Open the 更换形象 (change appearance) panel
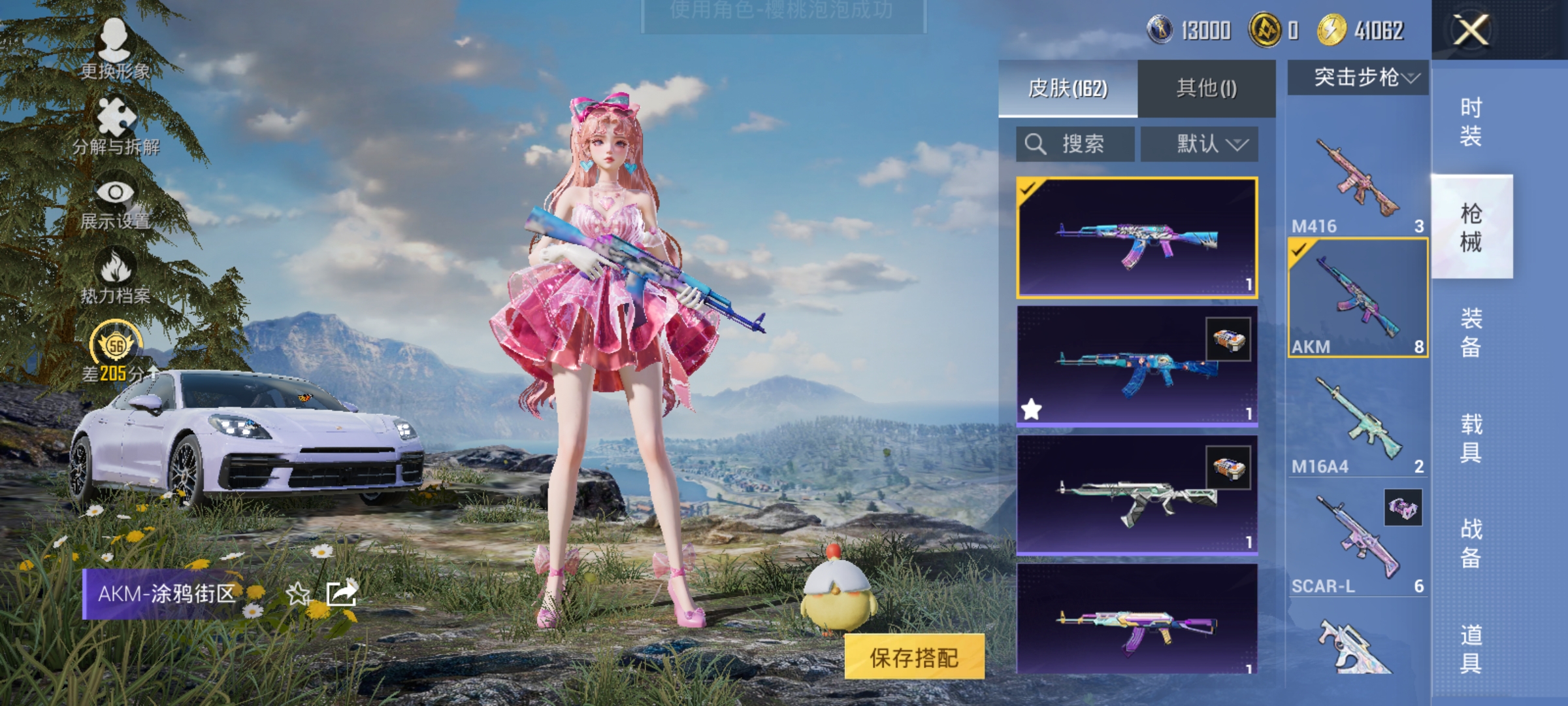Image resolution: width=1568 pixels, height=706 pixels. (x=116, y=52)
